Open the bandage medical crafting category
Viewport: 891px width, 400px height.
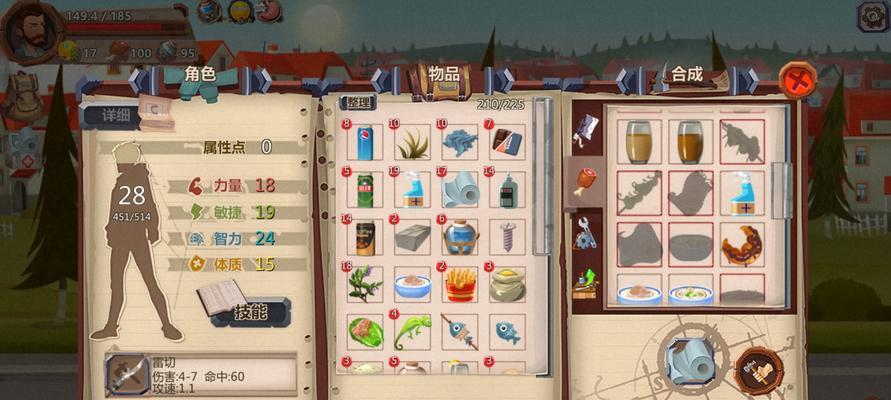tap(584, 128)
